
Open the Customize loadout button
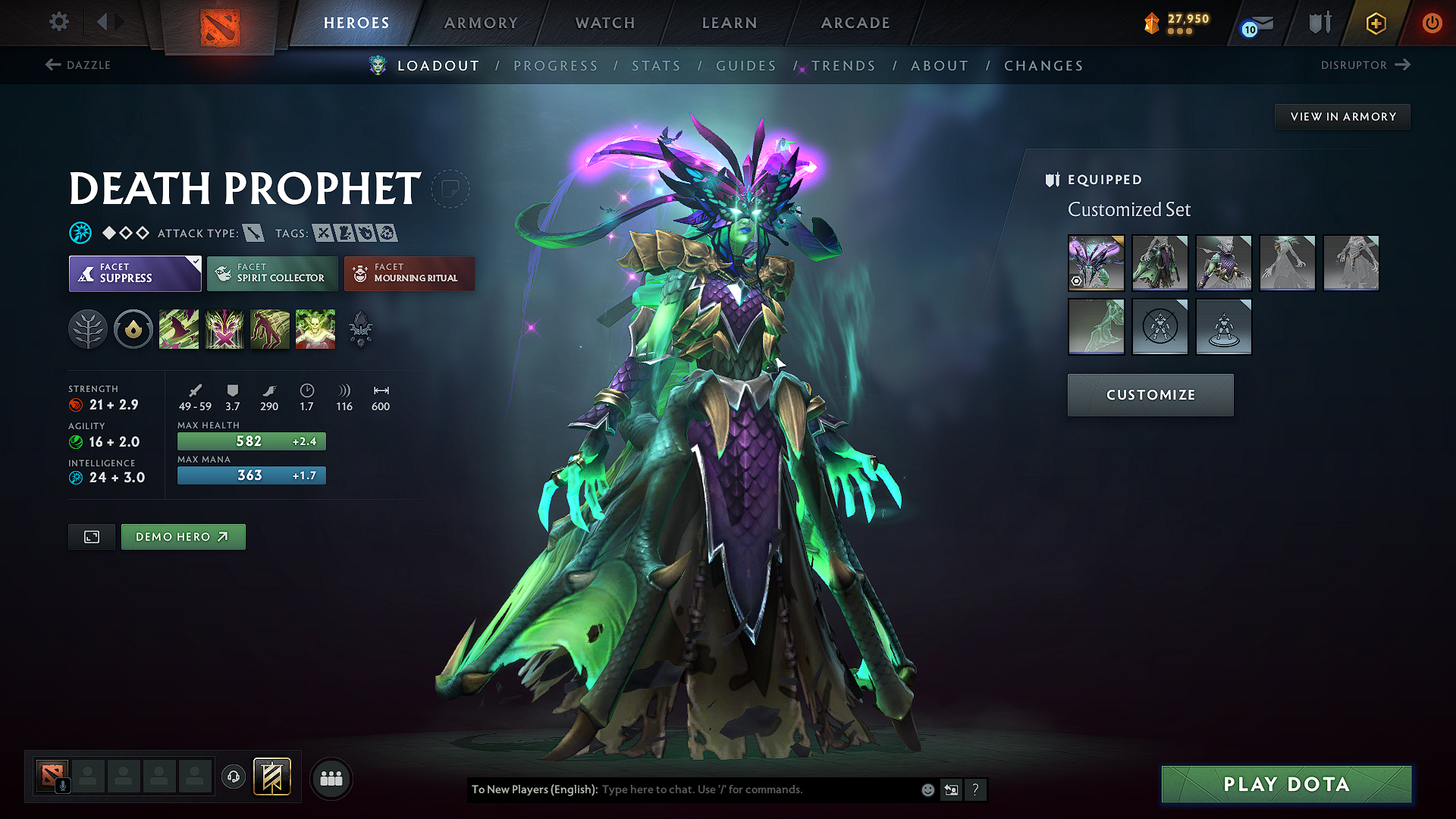tap(1150, 395)
